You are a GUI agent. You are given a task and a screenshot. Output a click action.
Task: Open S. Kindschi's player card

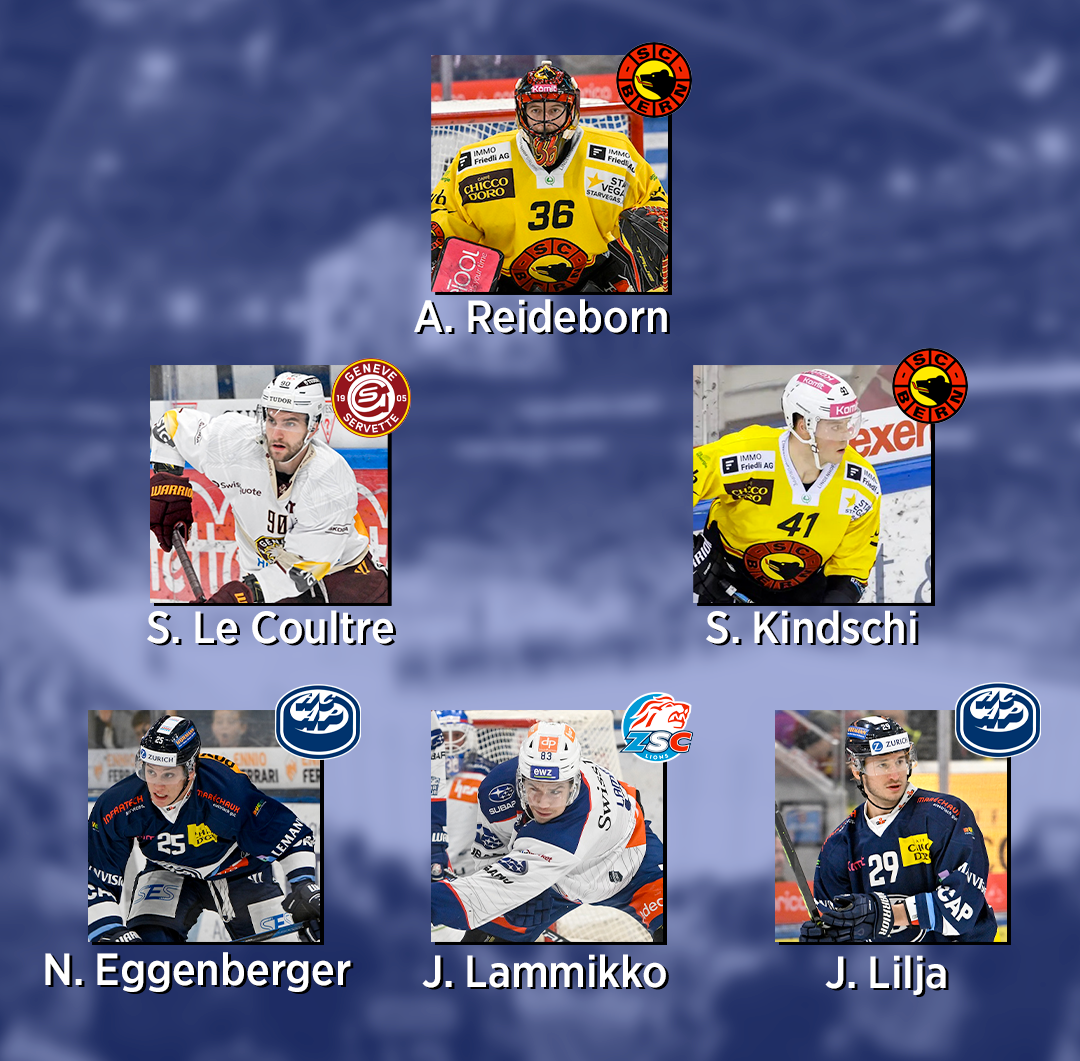pos(812,485)
